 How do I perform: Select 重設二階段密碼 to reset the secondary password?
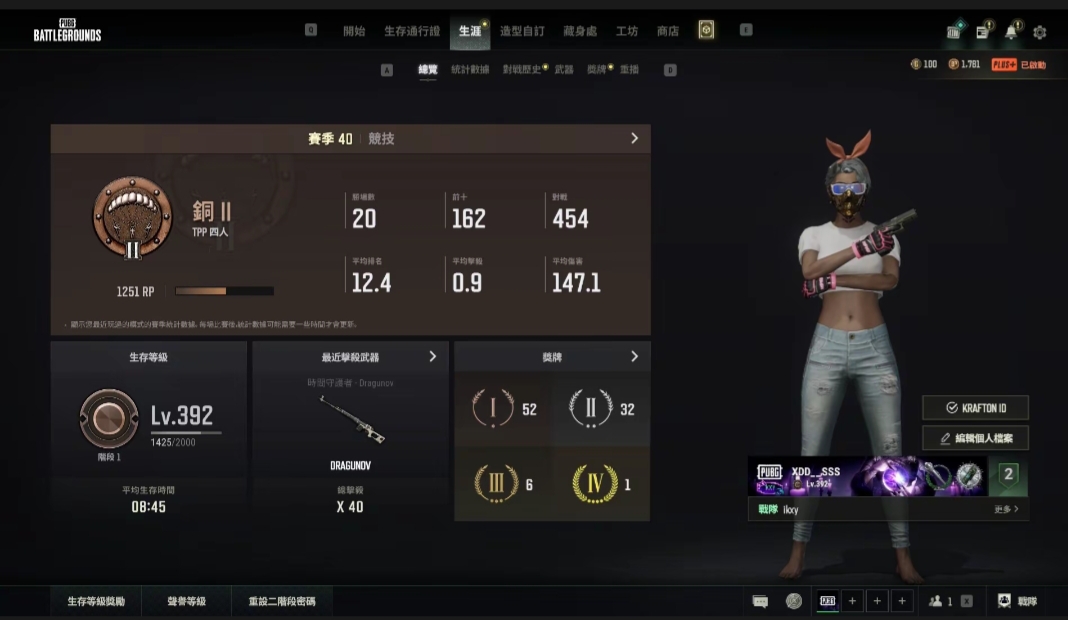click(x=288, y=602)
